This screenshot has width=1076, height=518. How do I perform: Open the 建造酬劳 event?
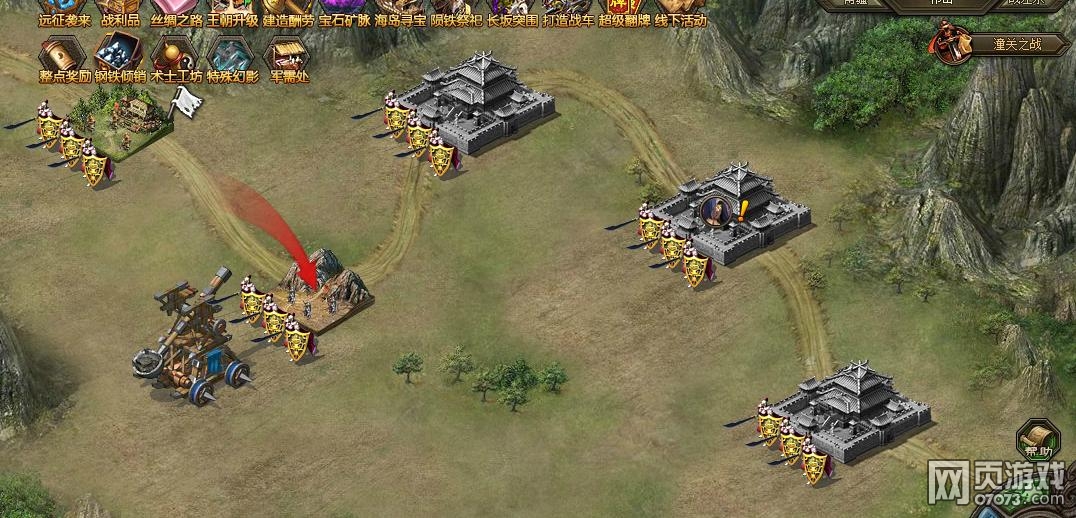click(x=288, y=10)
